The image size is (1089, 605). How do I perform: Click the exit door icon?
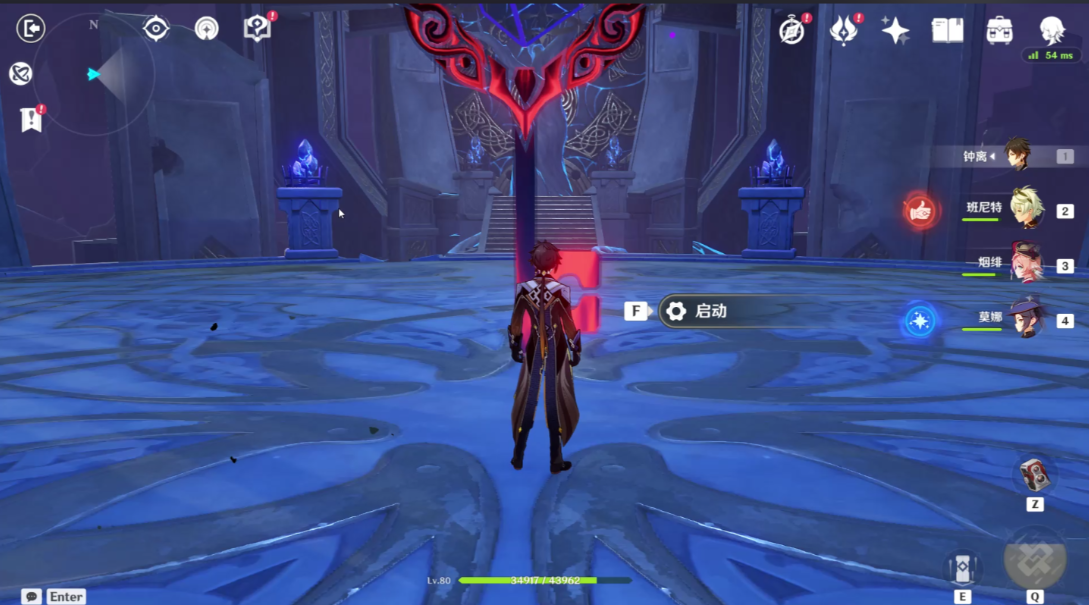click(31, 28)
